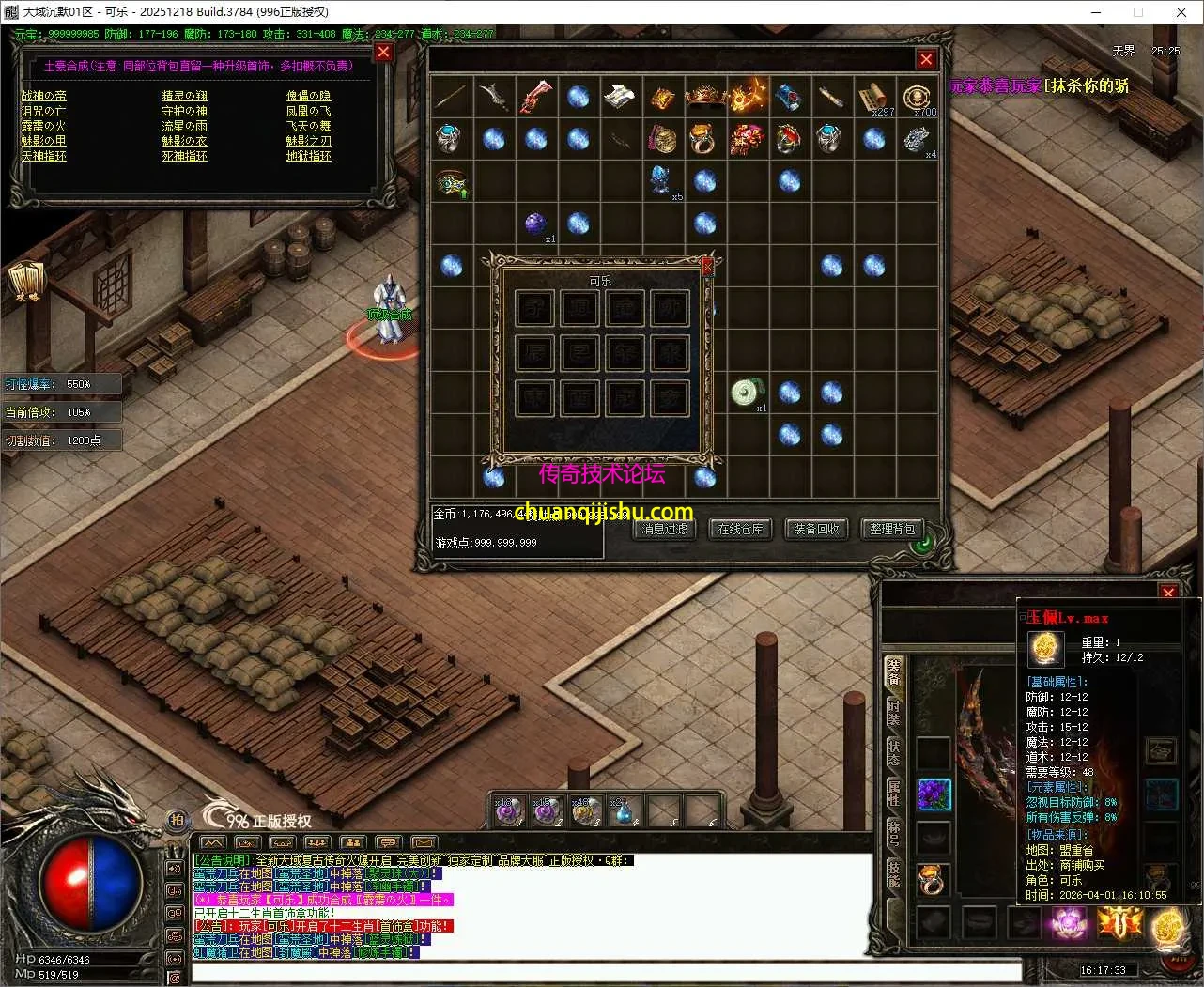Pick the 地狱指环 synthesis link
The width and height of the screenshot is (1204, 987).
pos(309,156)
